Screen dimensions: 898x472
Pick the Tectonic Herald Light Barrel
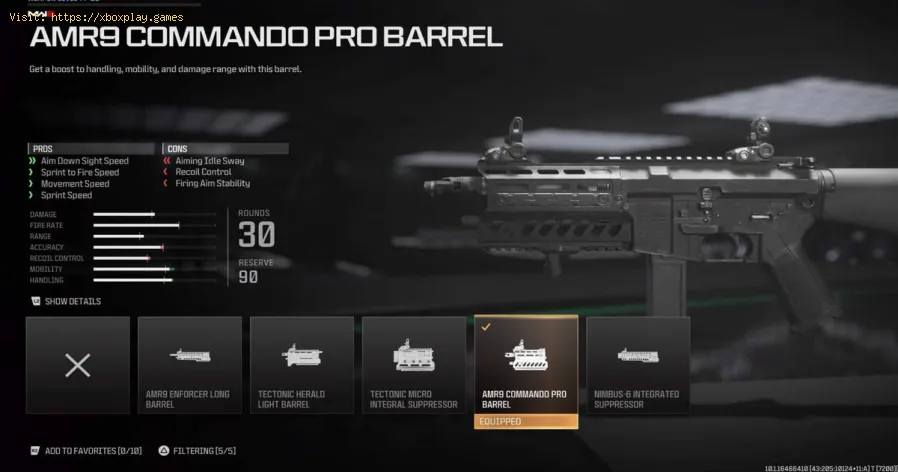pos(302,365)
